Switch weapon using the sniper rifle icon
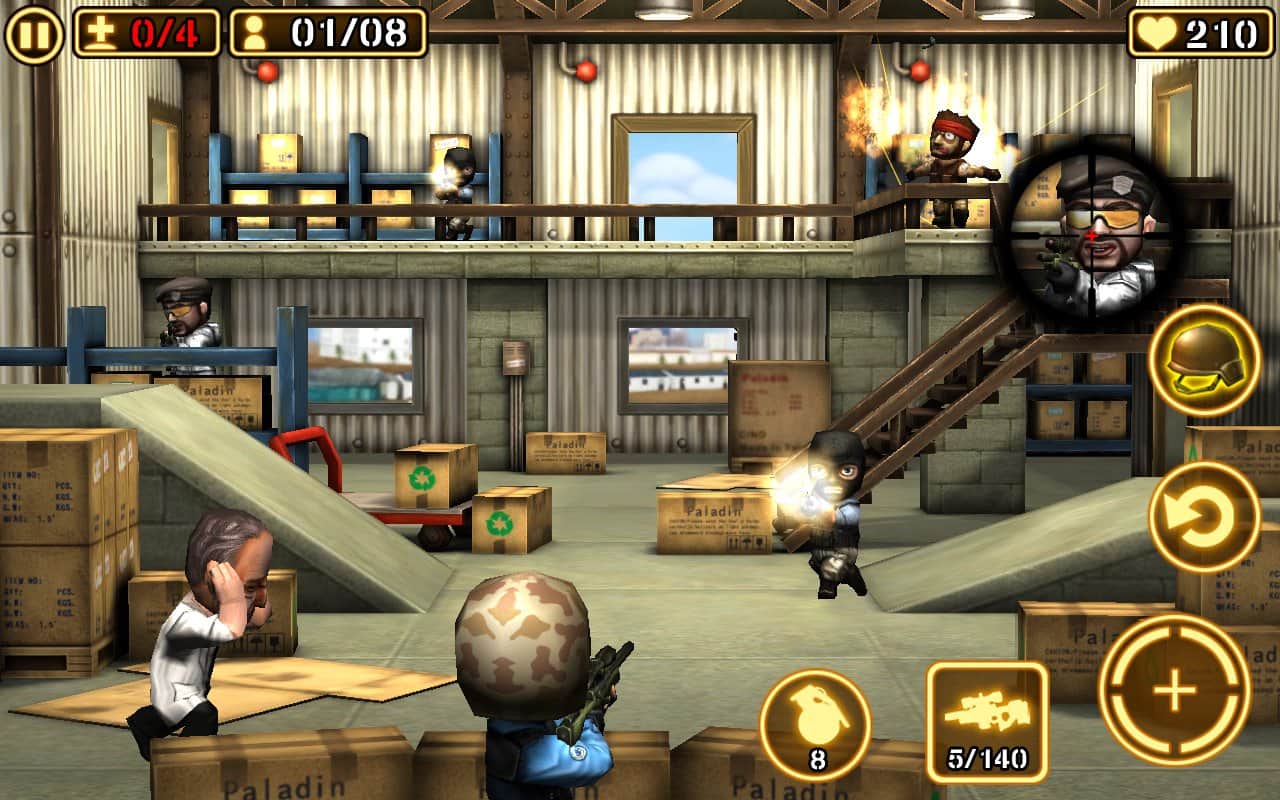The height and width of the screenshot is (800, 1280). click(987, 721)
